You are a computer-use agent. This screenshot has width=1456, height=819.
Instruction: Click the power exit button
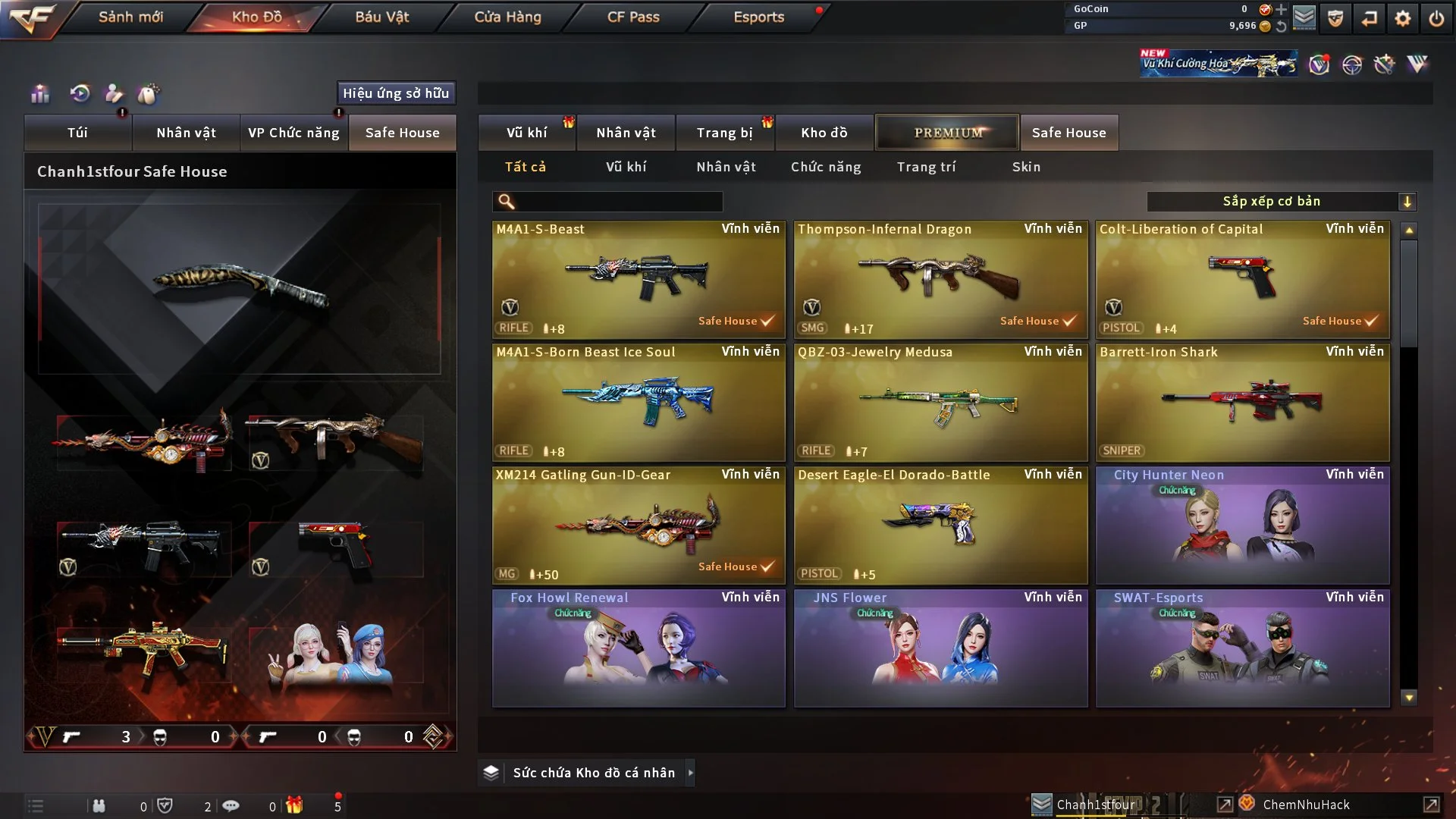pos(1436,18)
